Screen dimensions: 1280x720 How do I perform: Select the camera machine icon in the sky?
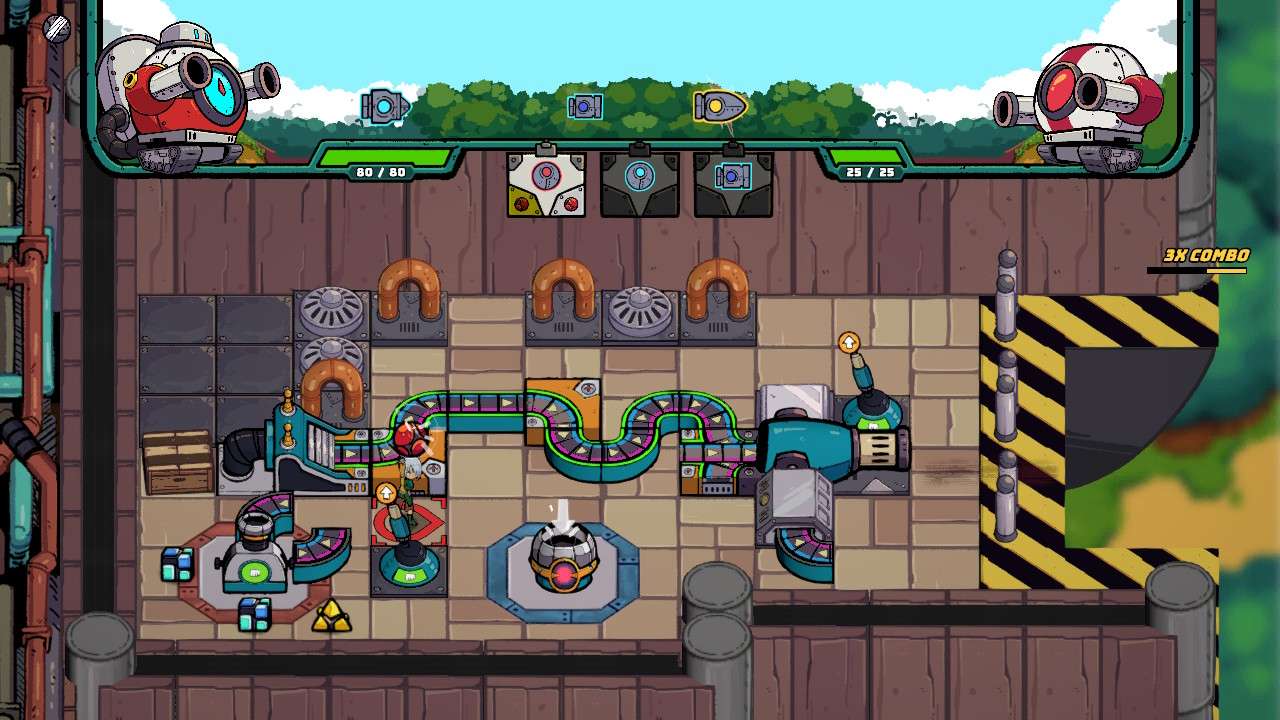point(583,104)
